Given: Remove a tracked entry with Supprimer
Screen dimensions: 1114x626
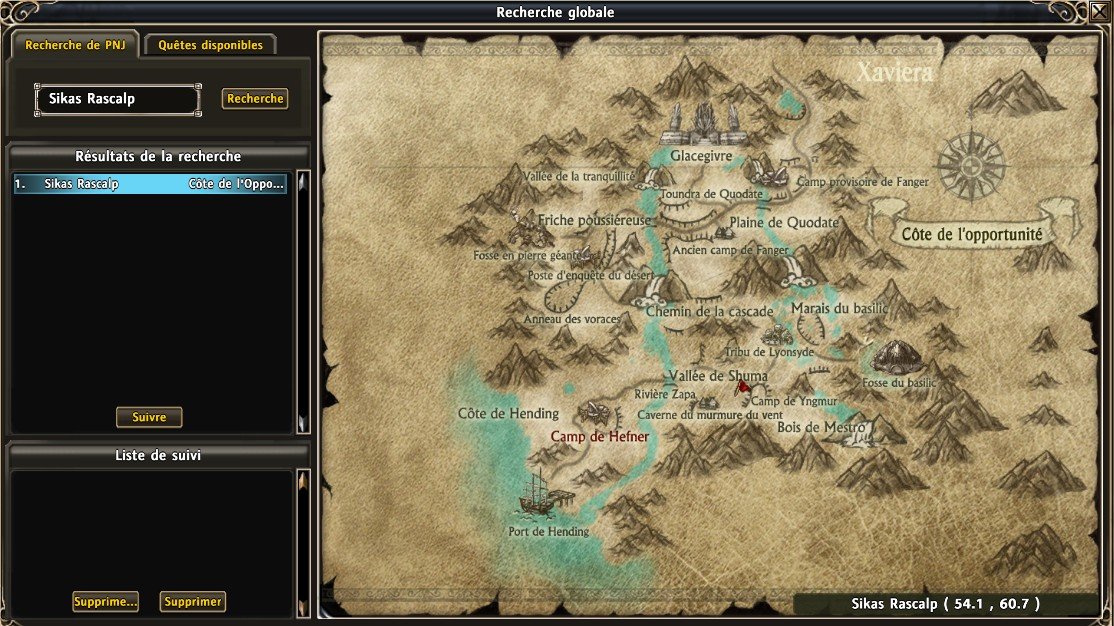Looking at the screenshot, I should point(193,602).
